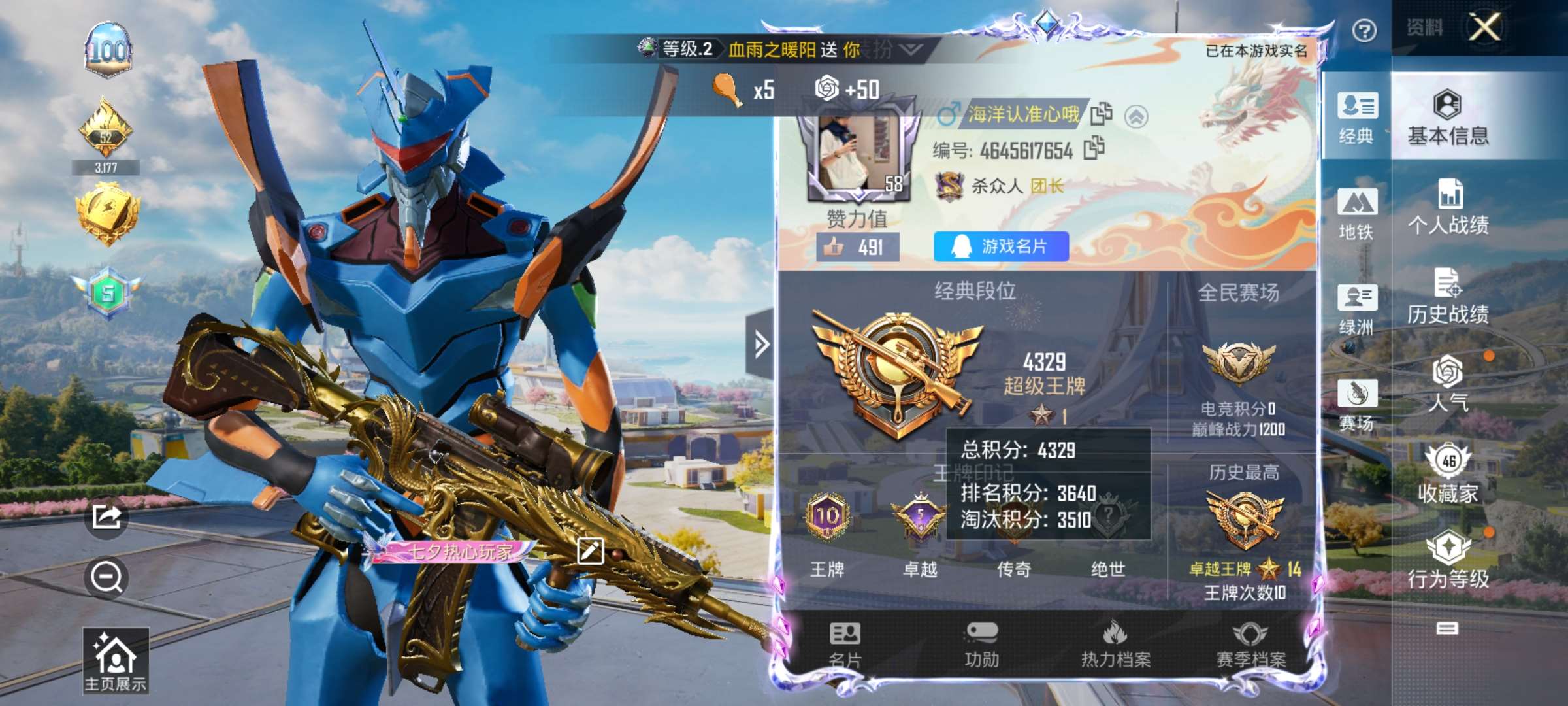Image resolution: width=1568 pixels, height=706 pixels.
Task: Open the 收藏家 collector page
Action: 1448,475
